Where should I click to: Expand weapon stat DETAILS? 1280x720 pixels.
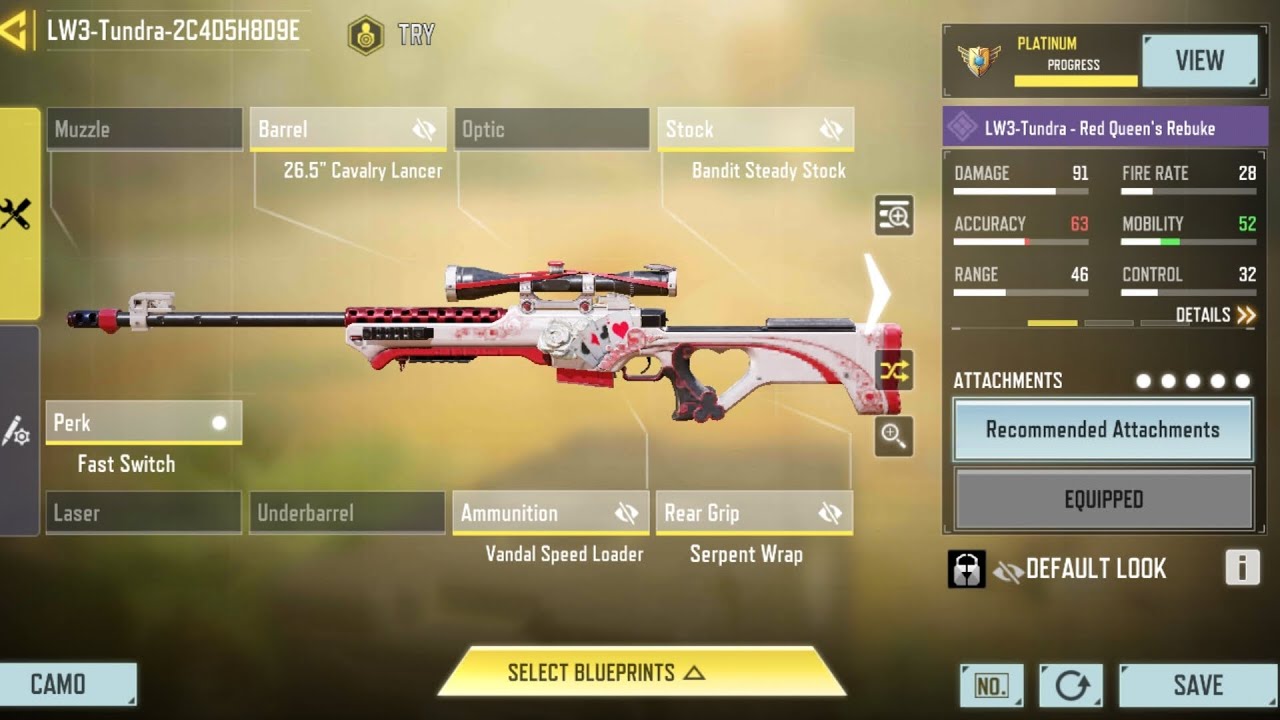(1215, 315)
